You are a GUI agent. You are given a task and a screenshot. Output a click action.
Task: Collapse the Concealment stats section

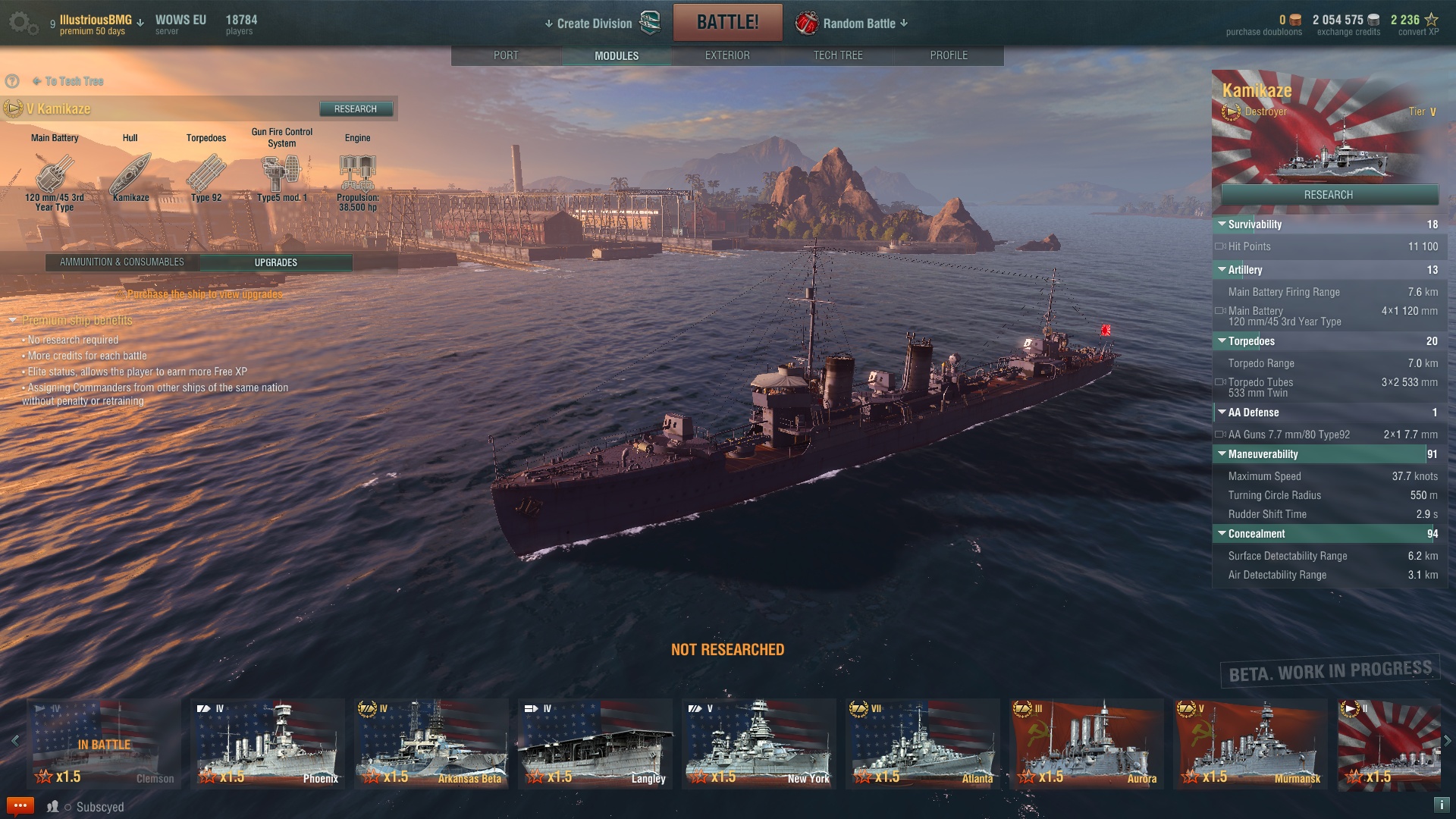(1222, 534)
